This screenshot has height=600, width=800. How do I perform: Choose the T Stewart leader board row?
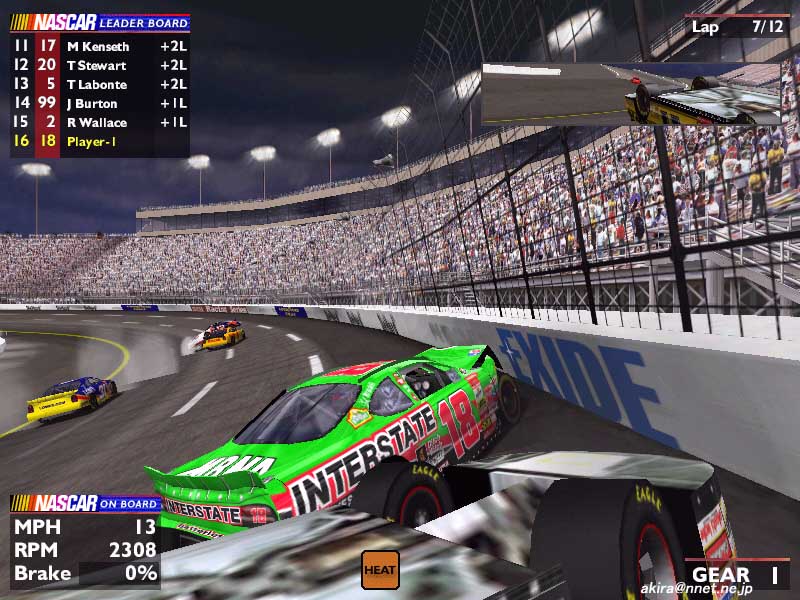98,65
